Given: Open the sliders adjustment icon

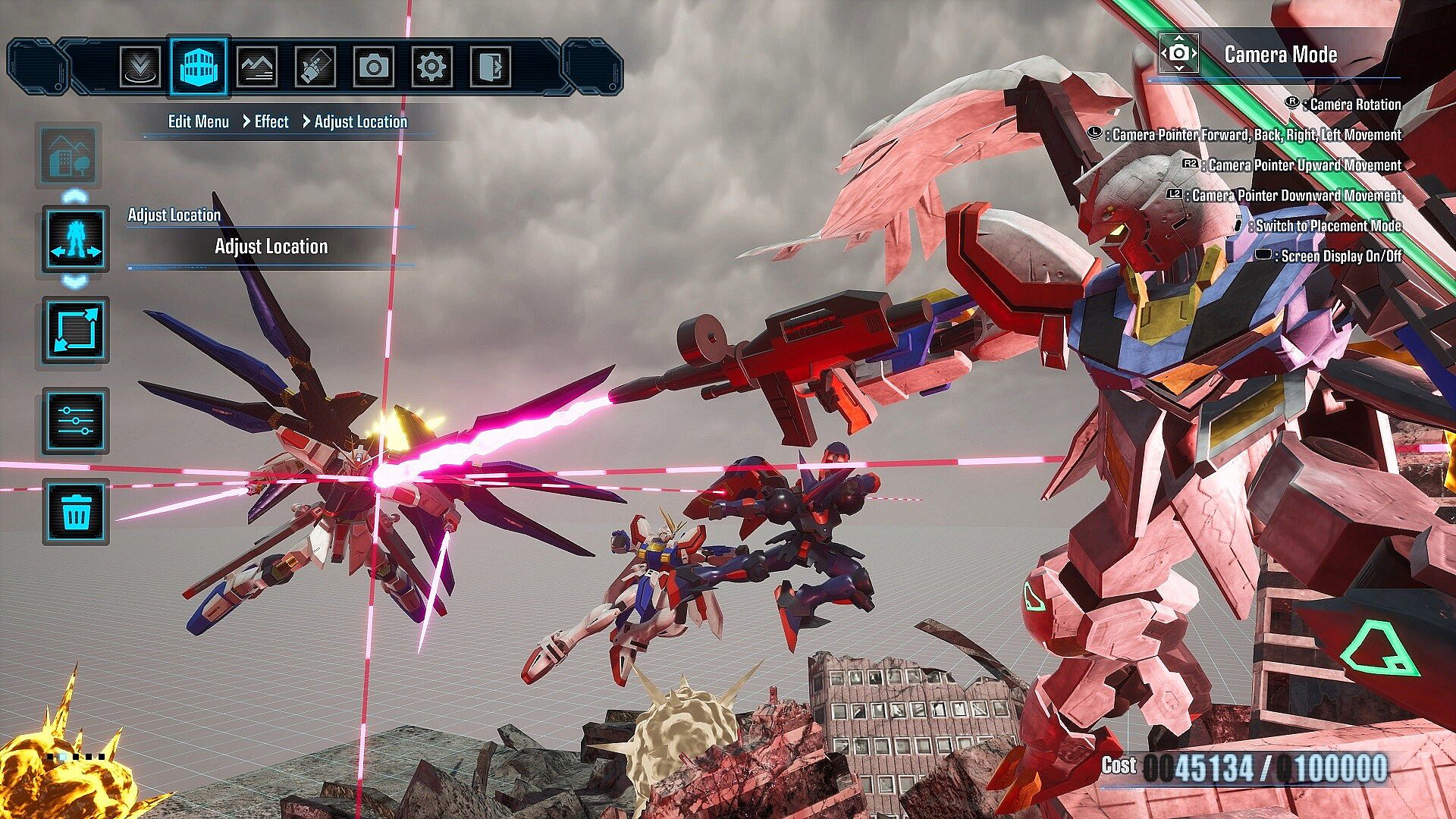Looking at the screenshot, I should click(x=75, y=421).
